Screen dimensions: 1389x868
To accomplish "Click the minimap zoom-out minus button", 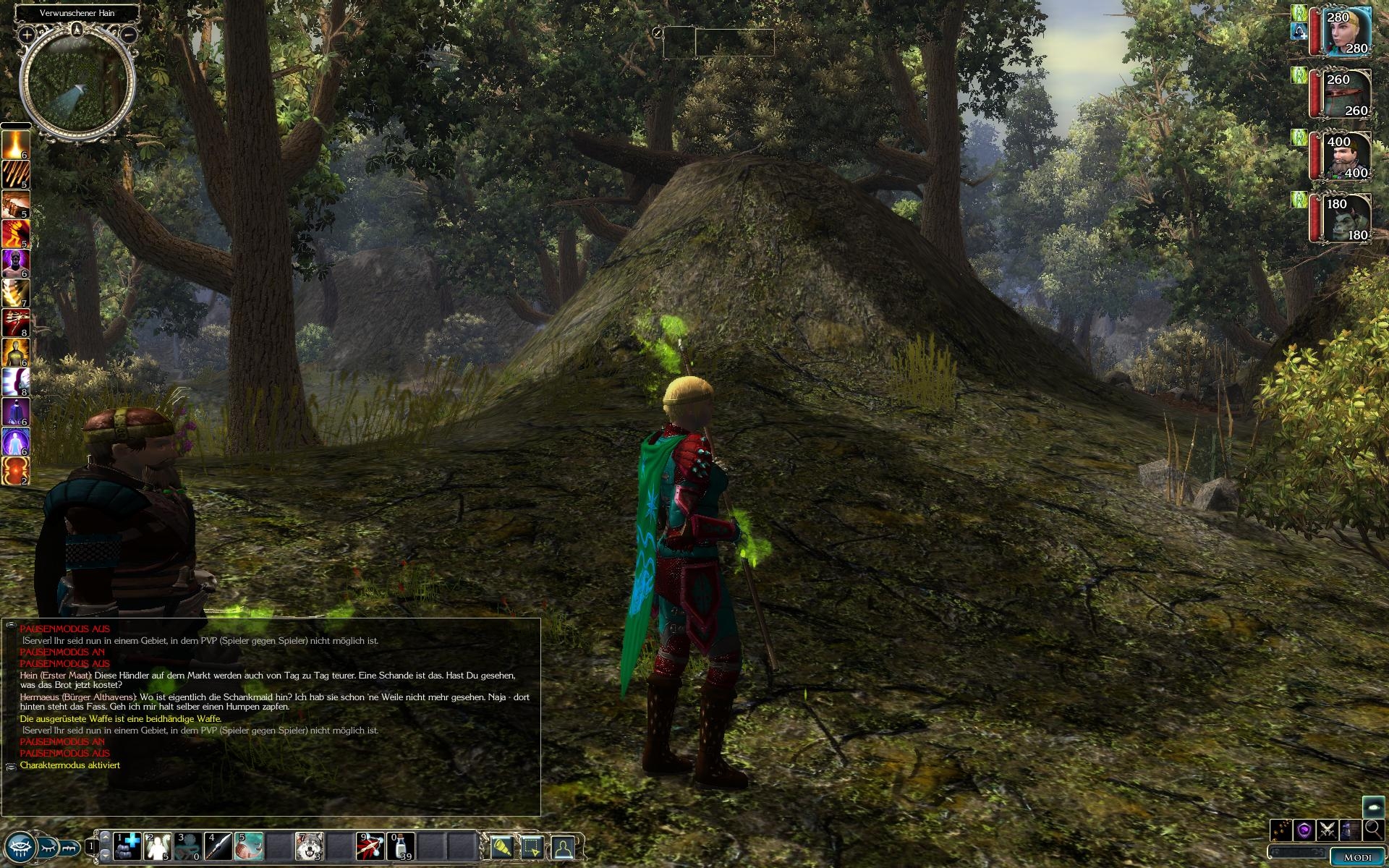I will tap(129, 35).
